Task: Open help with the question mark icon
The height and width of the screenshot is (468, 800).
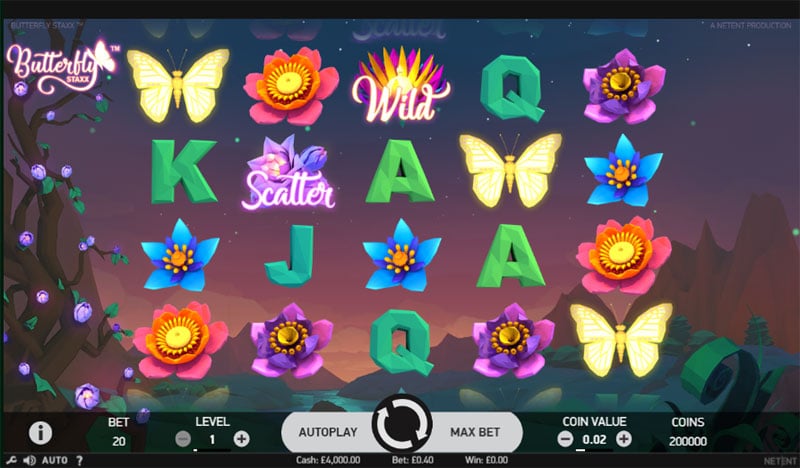Action: pyautogui.click(x=78, y=460)
